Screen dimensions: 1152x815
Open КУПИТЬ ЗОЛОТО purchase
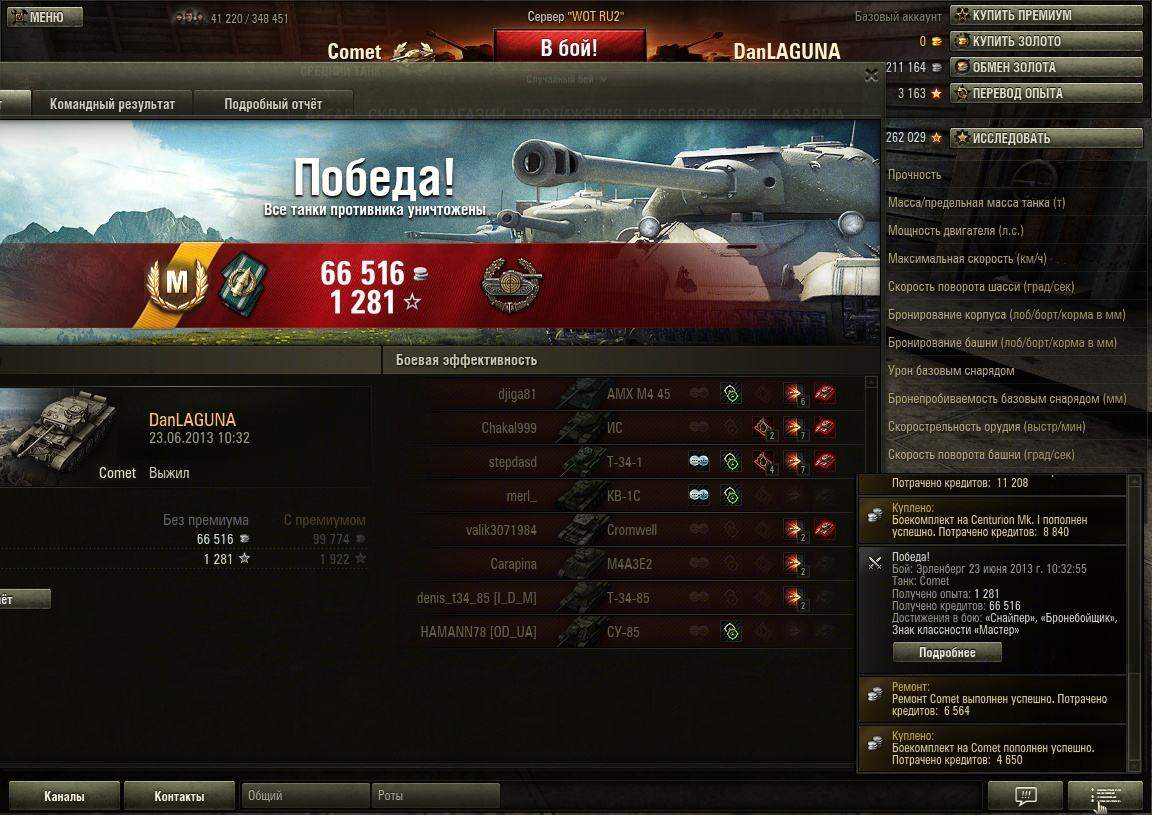tap(1046, 42)
